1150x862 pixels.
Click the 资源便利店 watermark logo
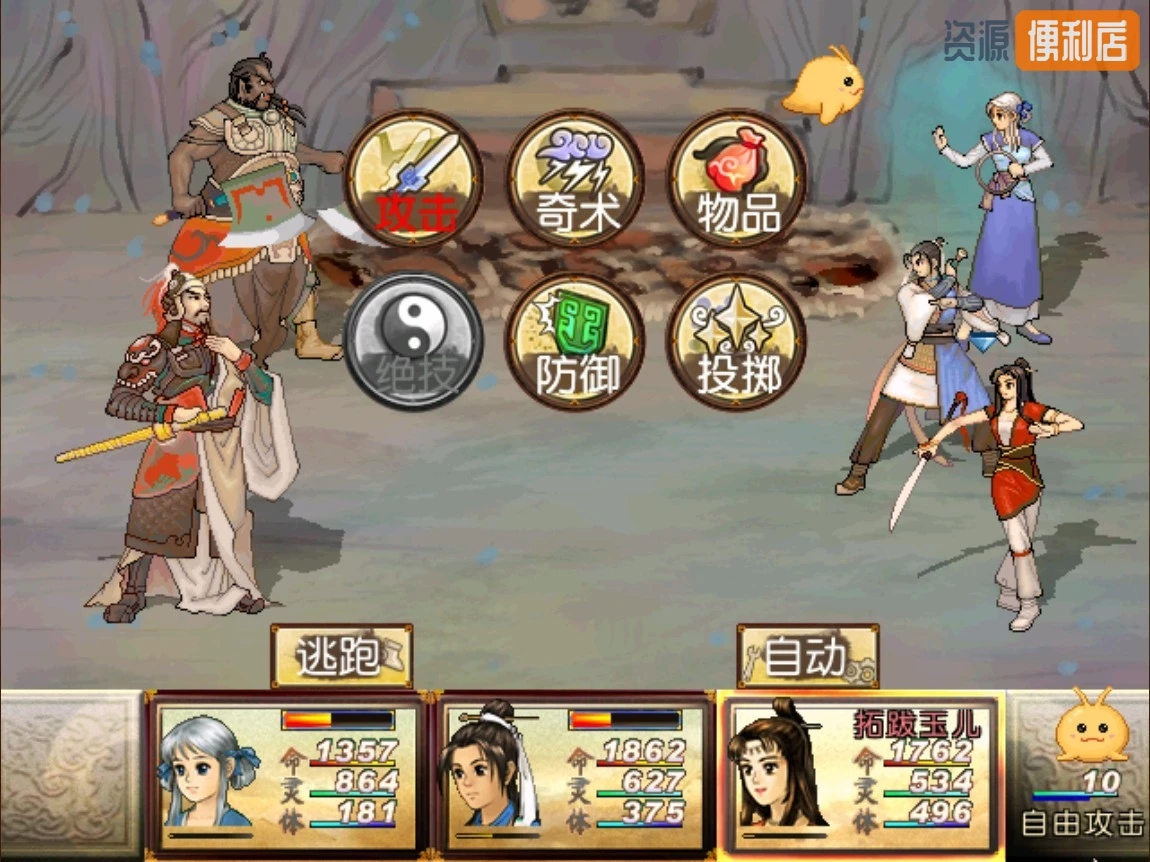[1041, 41]
